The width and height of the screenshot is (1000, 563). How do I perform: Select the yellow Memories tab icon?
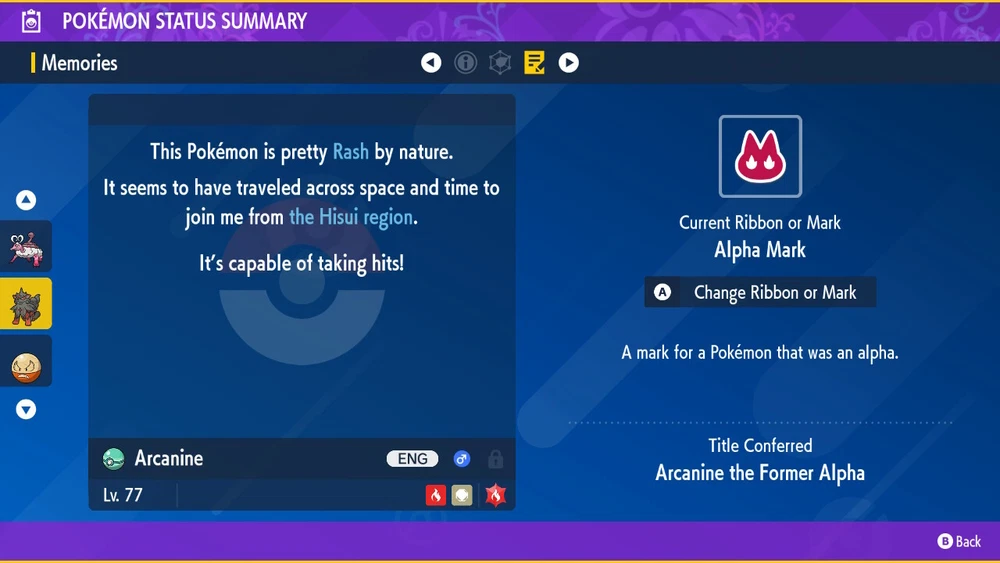(534, 63)
